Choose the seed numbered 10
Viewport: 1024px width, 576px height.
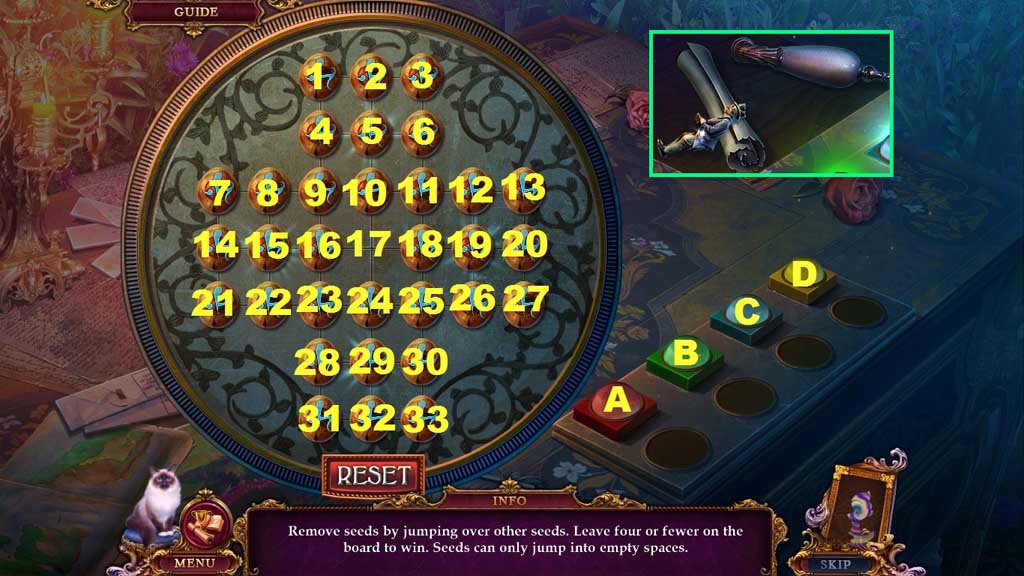tap(371, 190)
